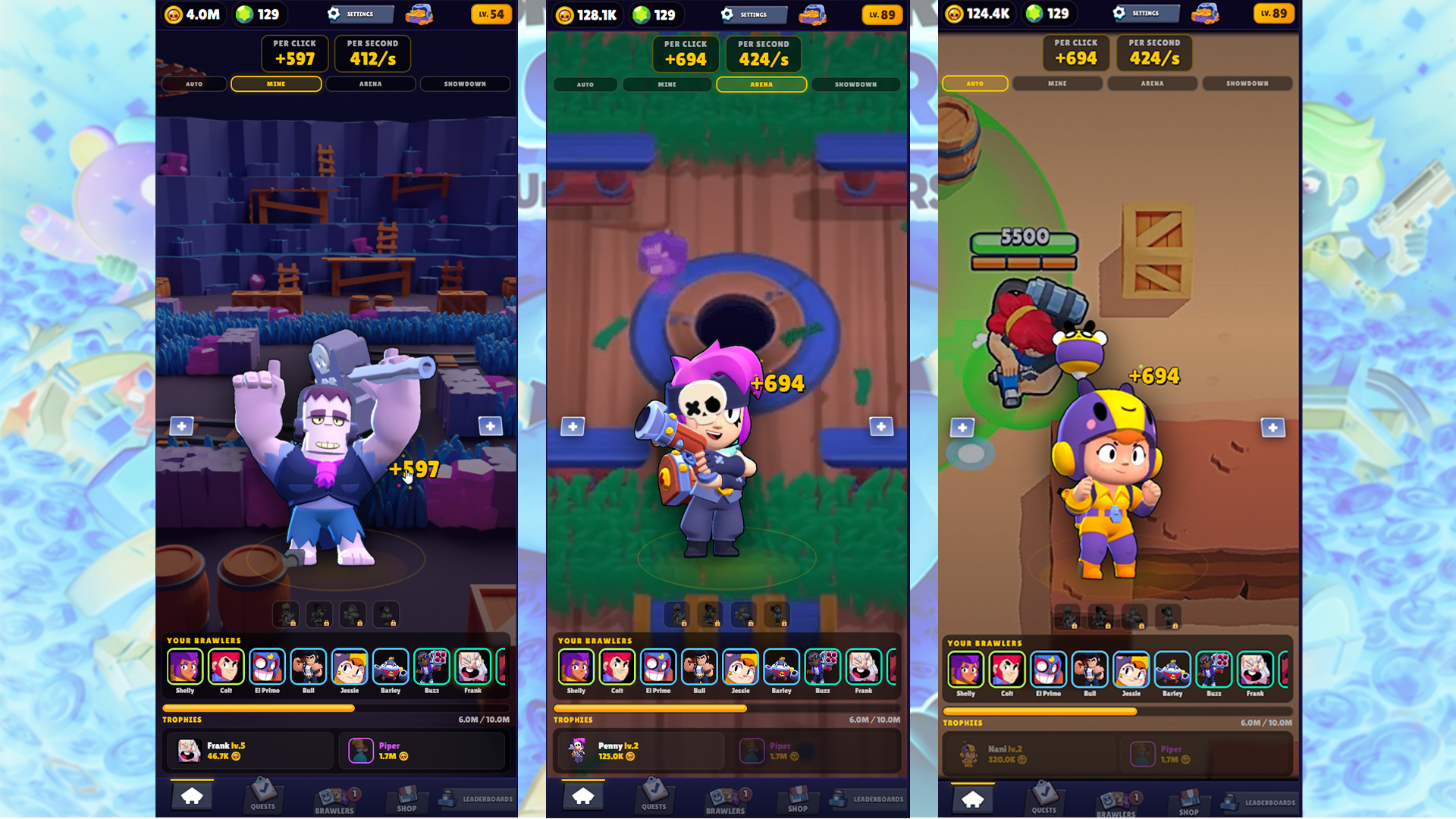Unlock Piper for 1.7M coins
Image resolution: width=1456 pixels, height=819 pixels.
422,751
